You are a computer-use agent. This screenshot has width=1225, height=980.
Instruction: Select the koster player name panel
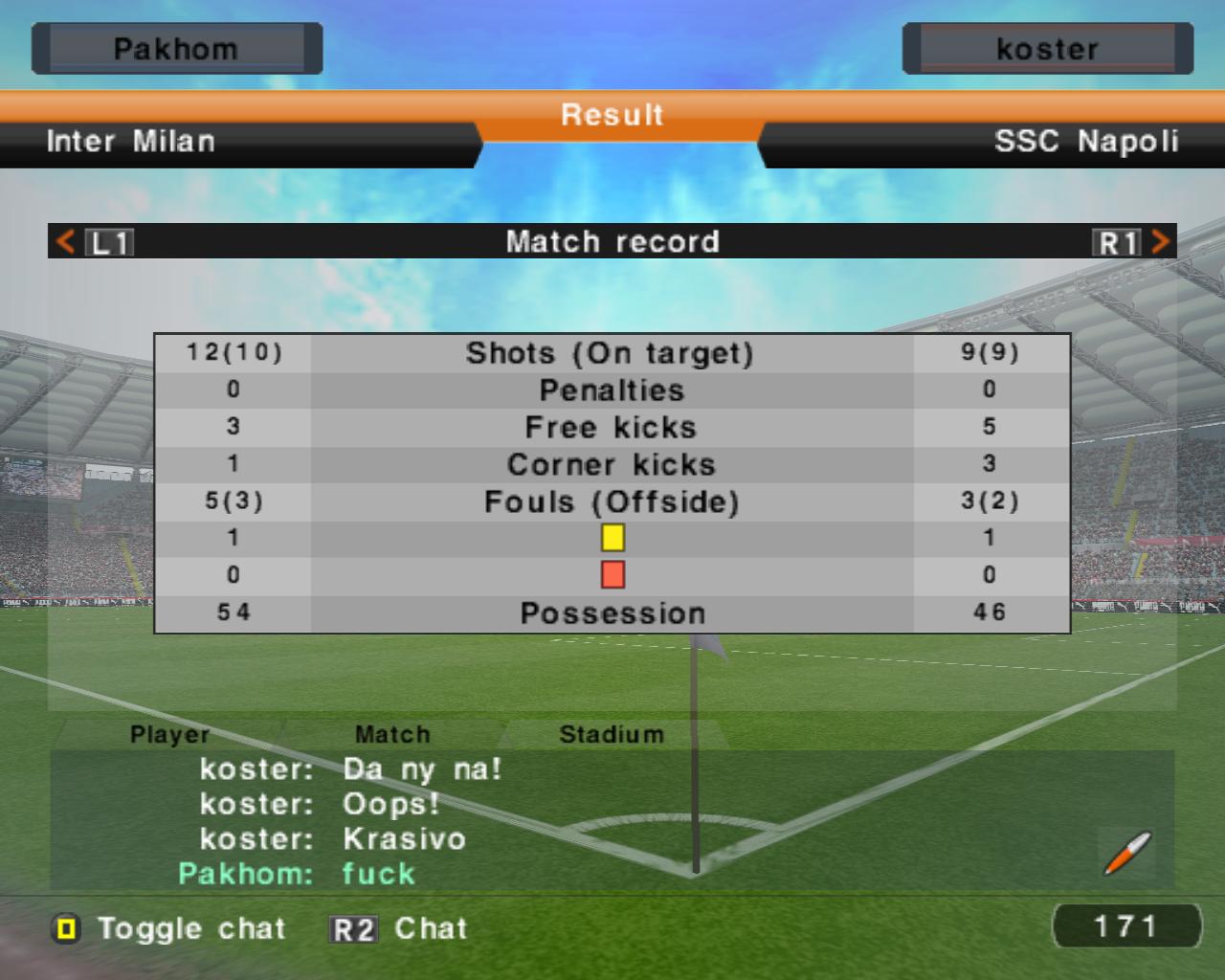[x=1047, y=49]
